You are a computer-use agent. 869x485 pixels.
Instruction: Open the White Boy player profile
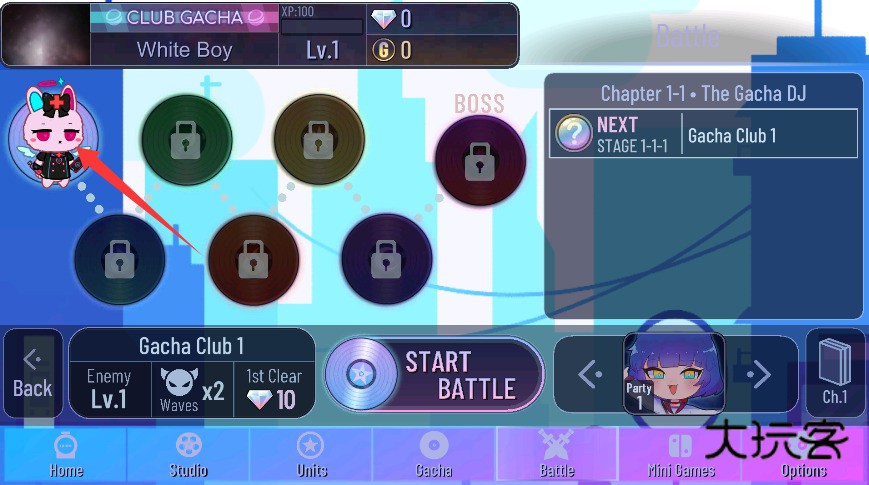184,50
